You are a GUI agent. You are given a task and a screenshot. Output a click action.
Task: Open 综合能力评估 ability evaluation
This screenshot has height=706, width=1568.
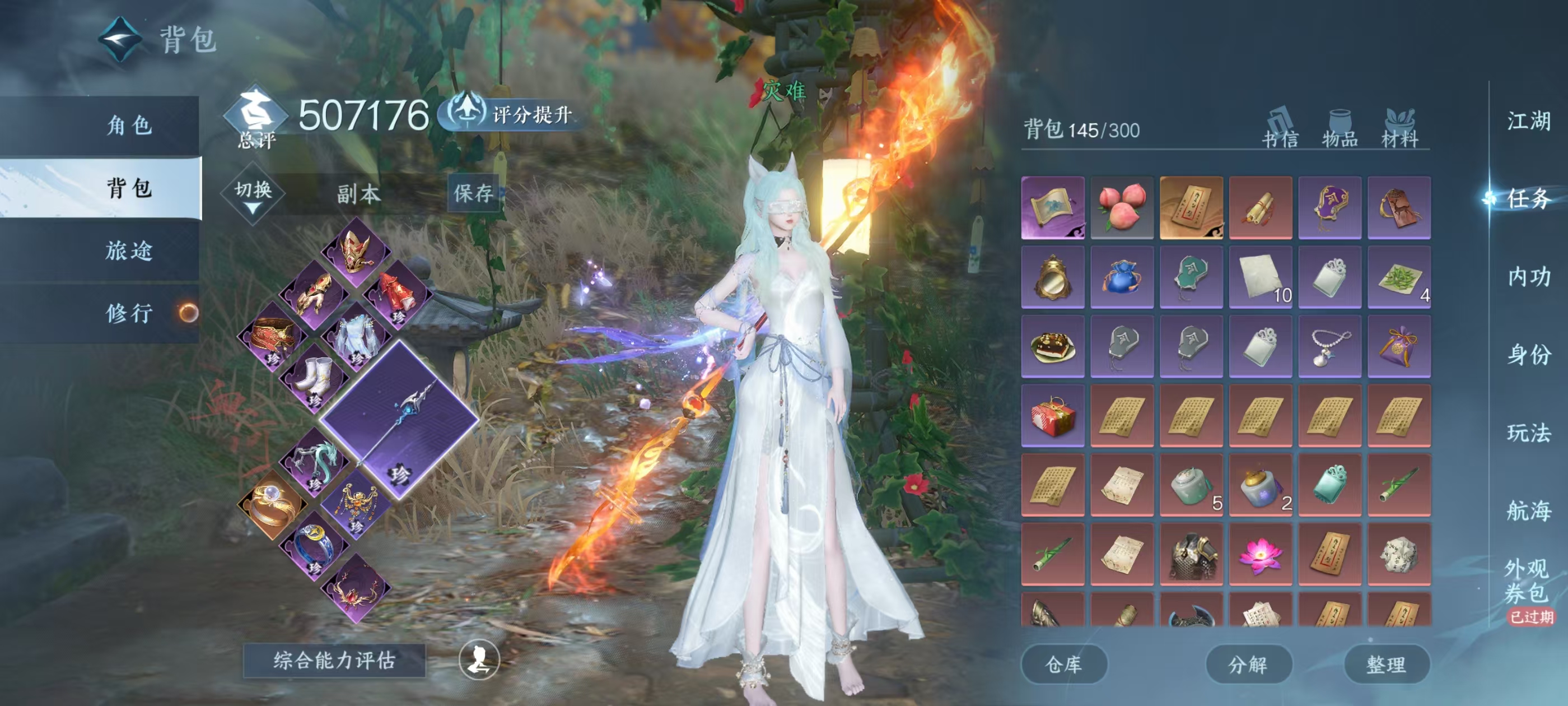[334, 660]
